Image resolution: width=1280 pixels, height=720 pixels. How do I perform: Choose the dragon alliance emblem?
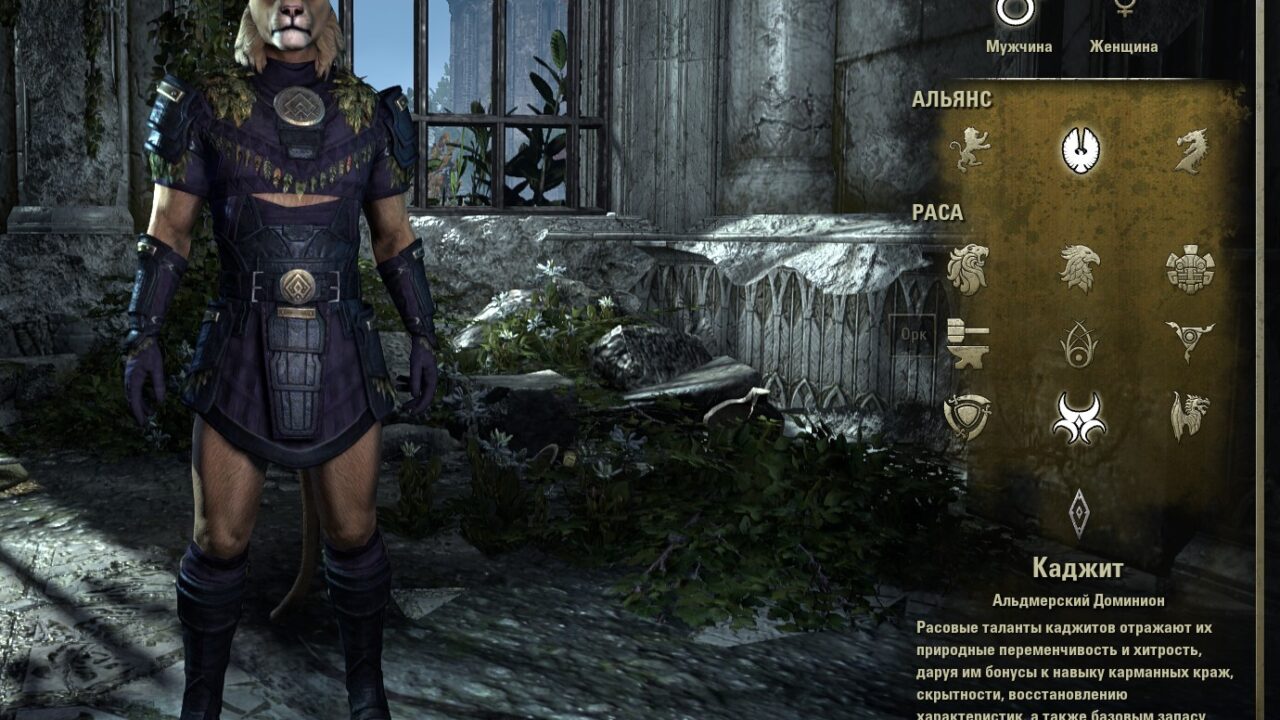[1190, 150]
